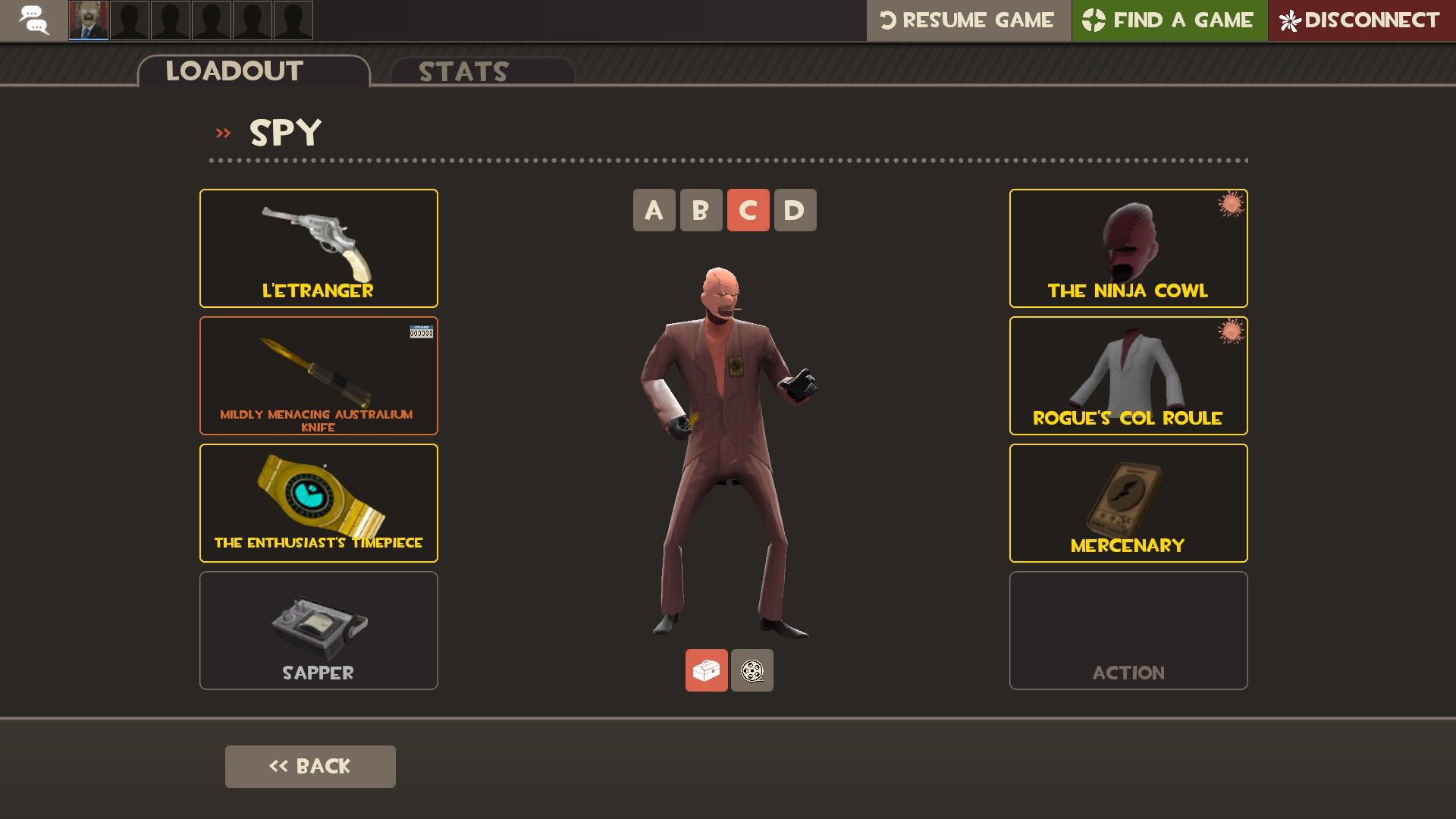Select the Rogue's Col Roule cosmetic
This screenshot has width=1456, height=819.
[x=1128, y=375]
